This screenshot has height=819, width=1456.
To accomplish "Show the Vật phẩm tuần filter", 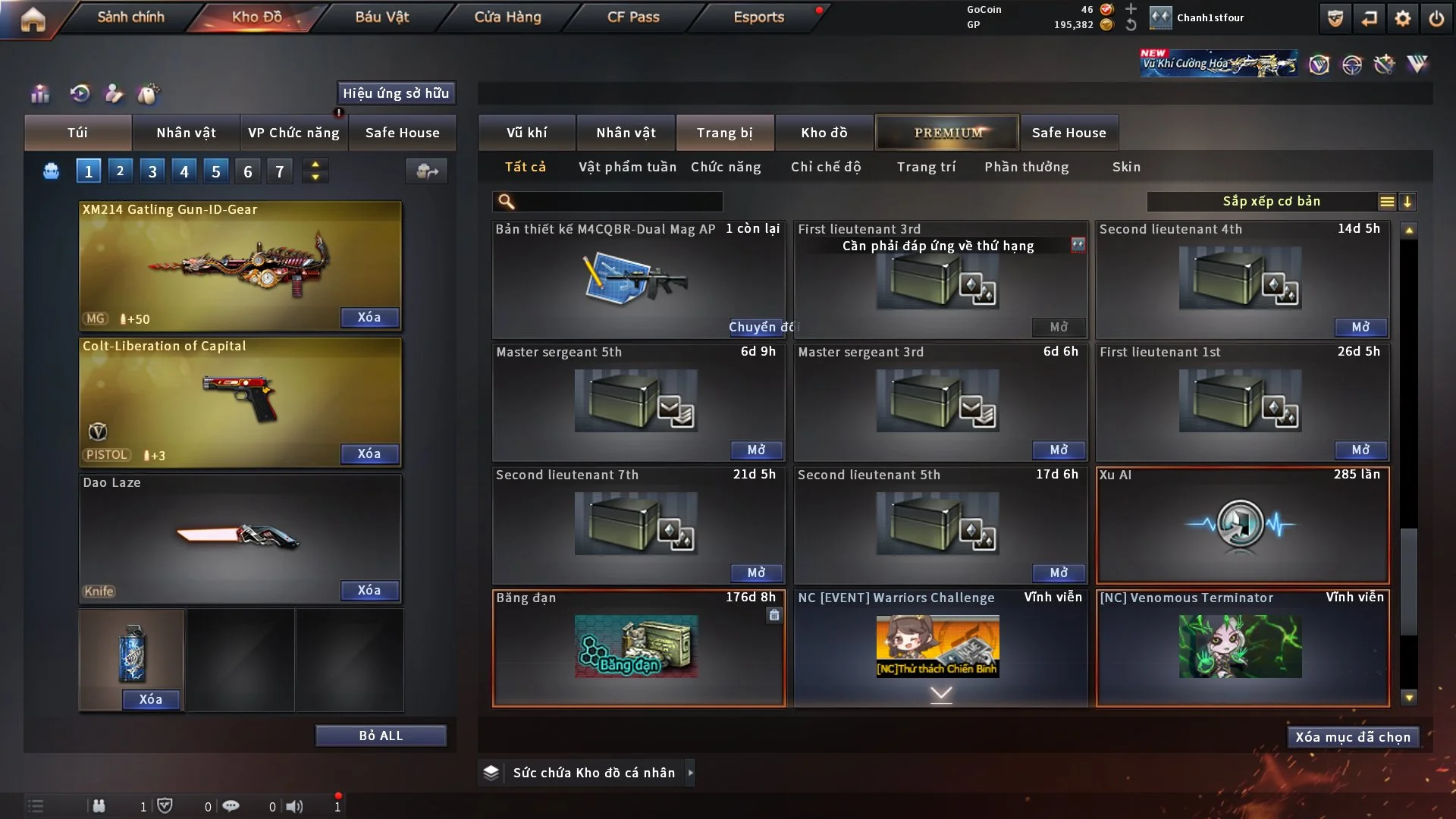I will click(x=627, y=167).
